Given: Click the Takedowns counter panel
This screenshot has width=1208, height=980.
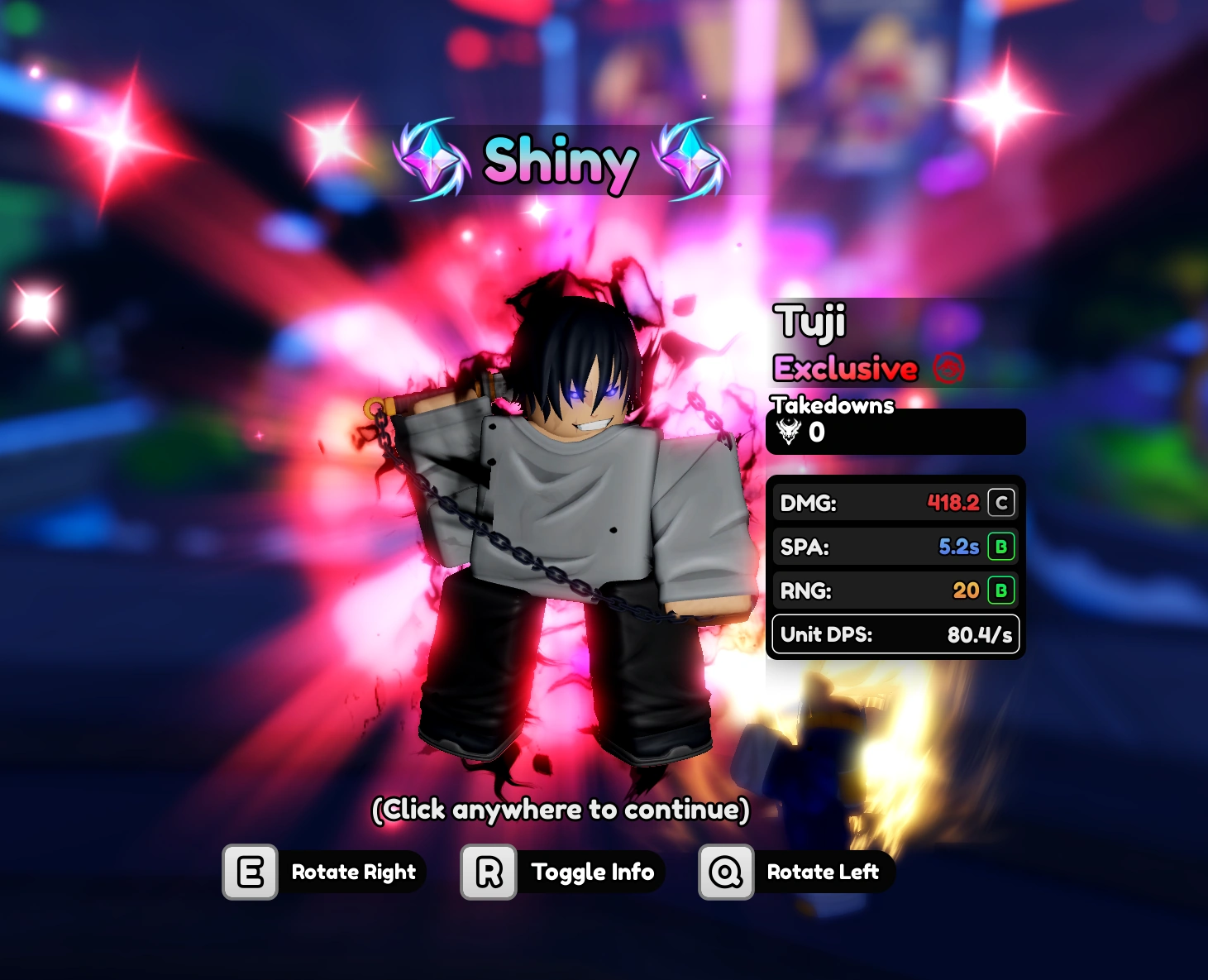Looking at the screenshot, I should click(x=895, y=431).
